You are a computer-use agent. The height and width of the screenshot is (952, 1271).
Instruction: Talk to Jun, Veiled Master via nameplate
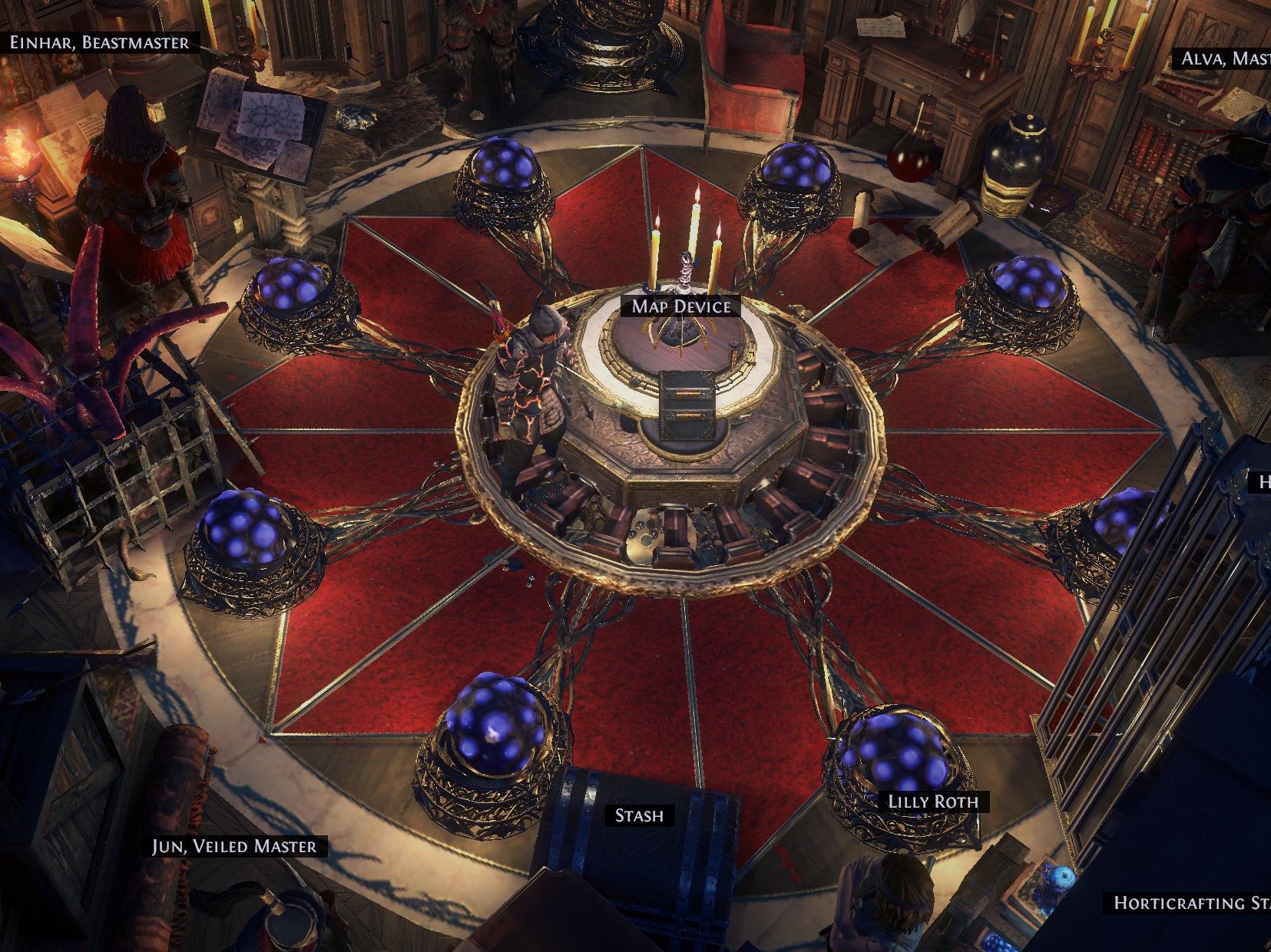(x=234, y=846)
